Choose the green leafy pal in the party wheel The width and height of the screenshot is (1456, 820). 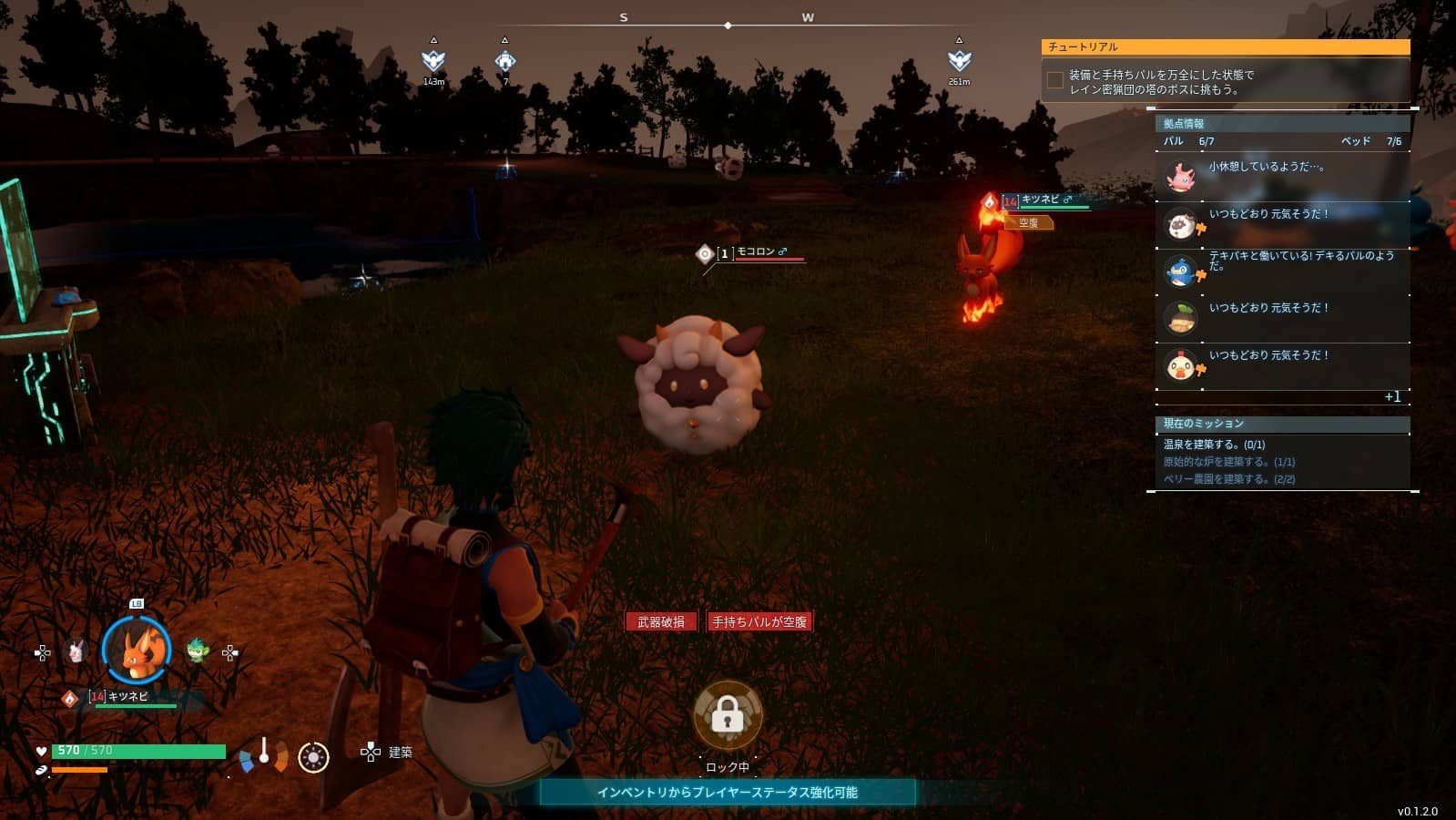tap(198, 651)
